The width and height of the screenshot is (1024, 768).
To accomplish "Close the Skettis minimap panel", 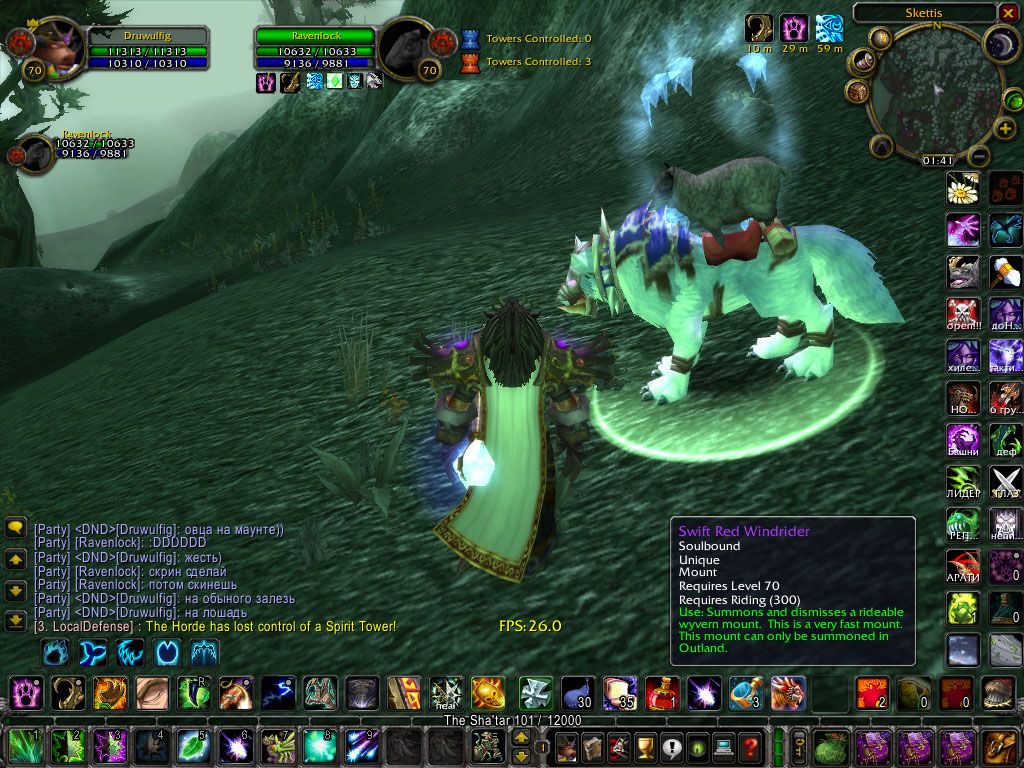I will tap(1007, 13).
